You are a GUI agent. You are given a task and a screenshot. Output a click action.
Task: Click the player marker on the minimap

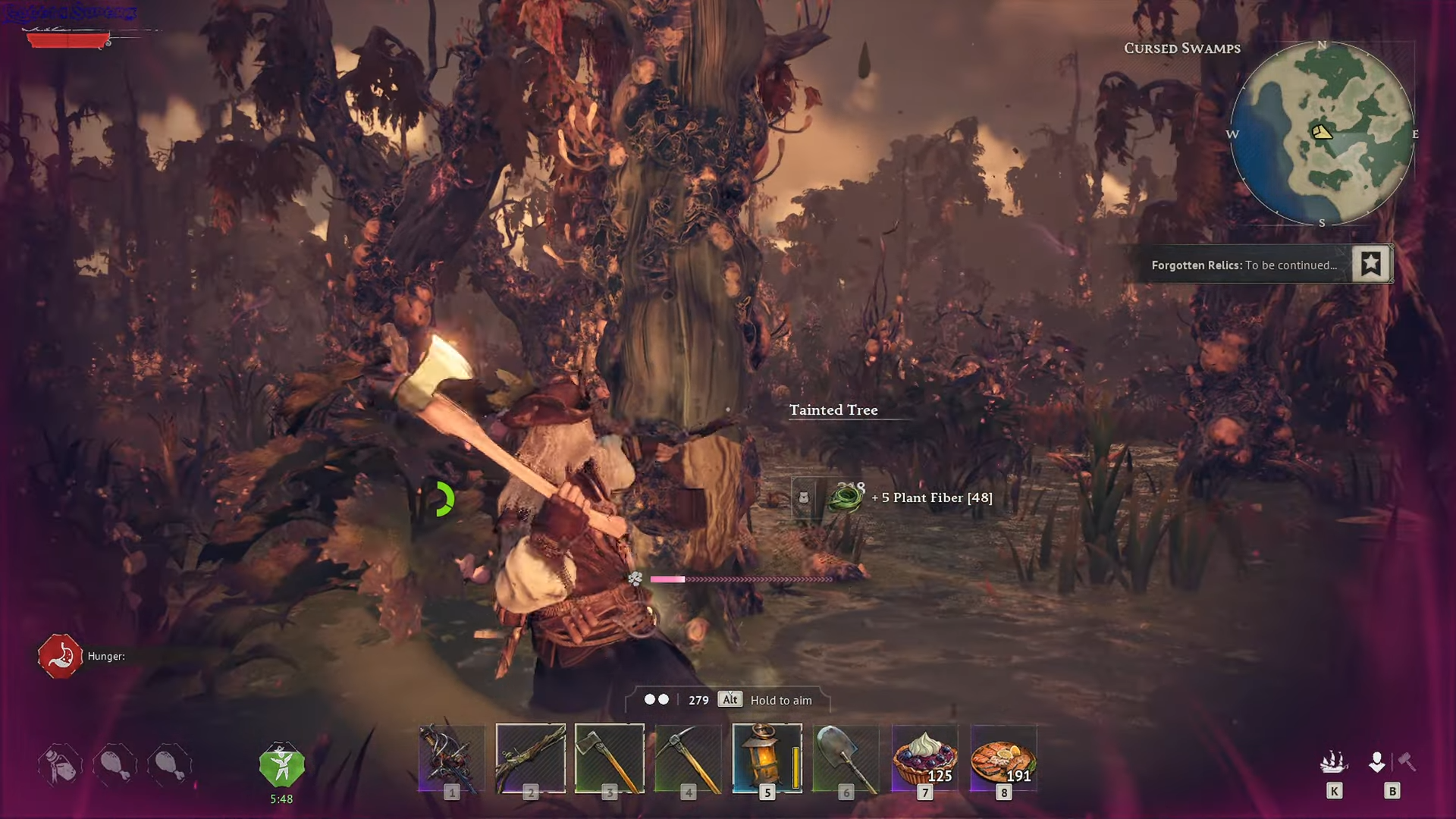(1322, 133)
